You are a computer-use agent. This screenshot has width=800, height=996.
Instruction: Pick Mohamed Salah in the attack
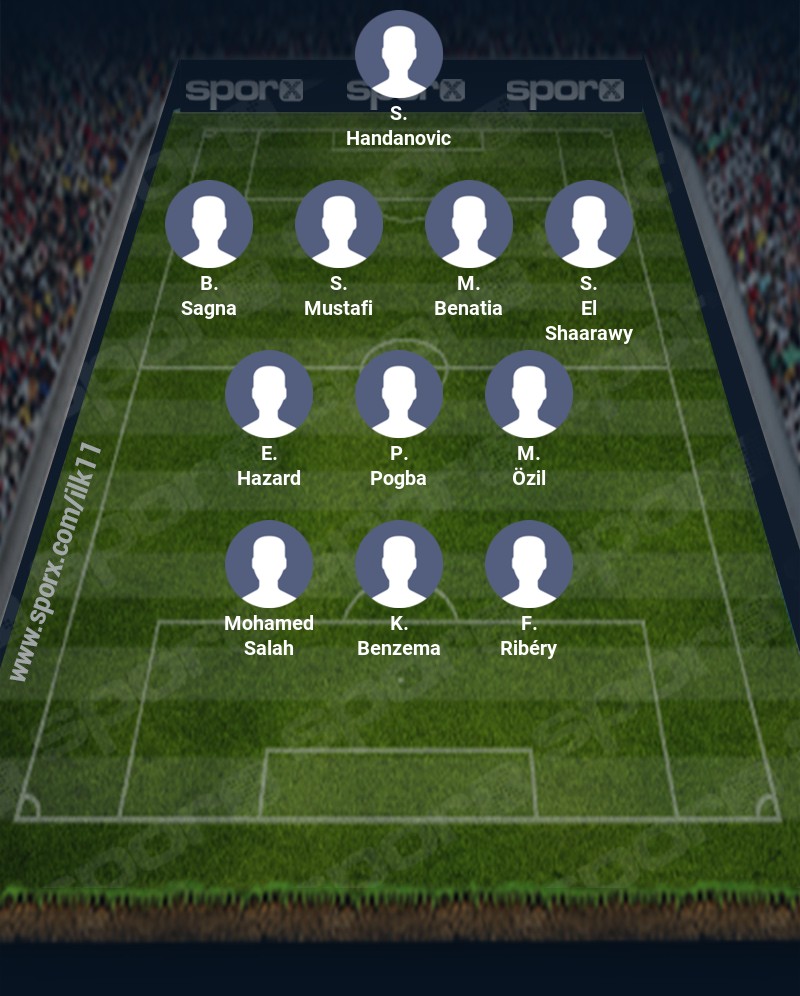click(x=269, y=564)
